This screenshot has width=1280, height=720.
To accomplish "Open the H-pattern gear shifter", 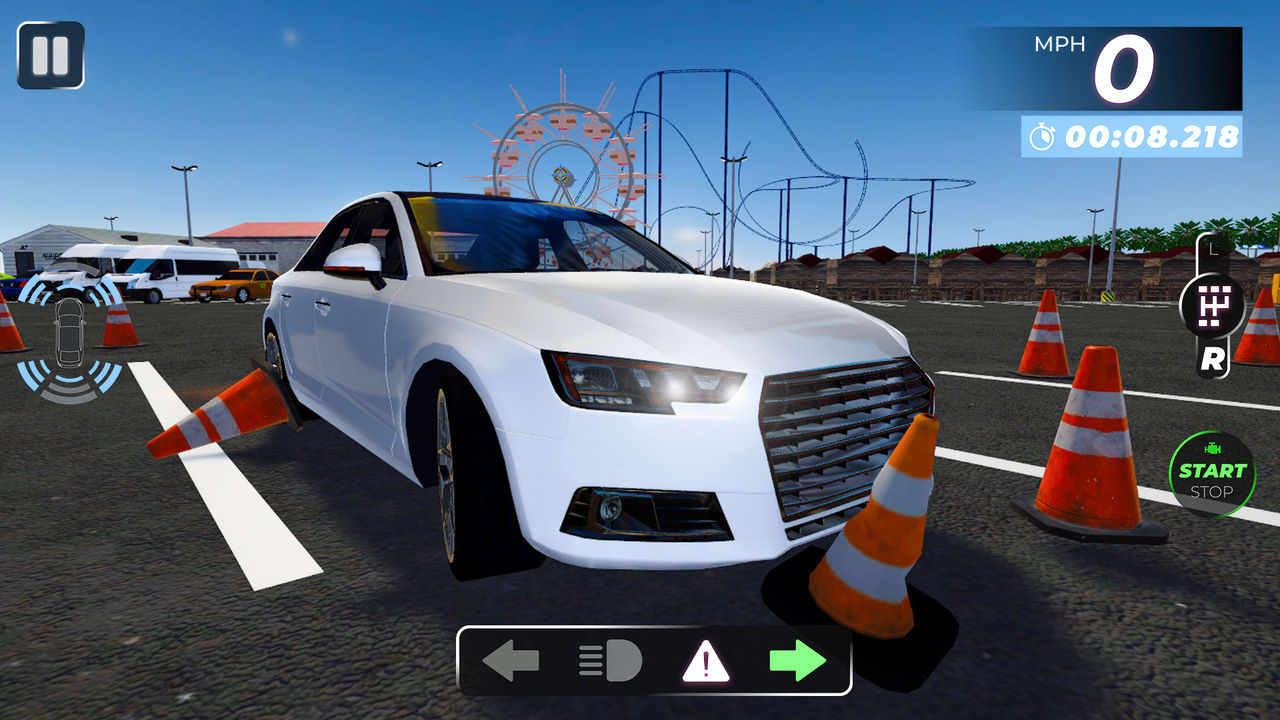I will (x=1213, y=305).
